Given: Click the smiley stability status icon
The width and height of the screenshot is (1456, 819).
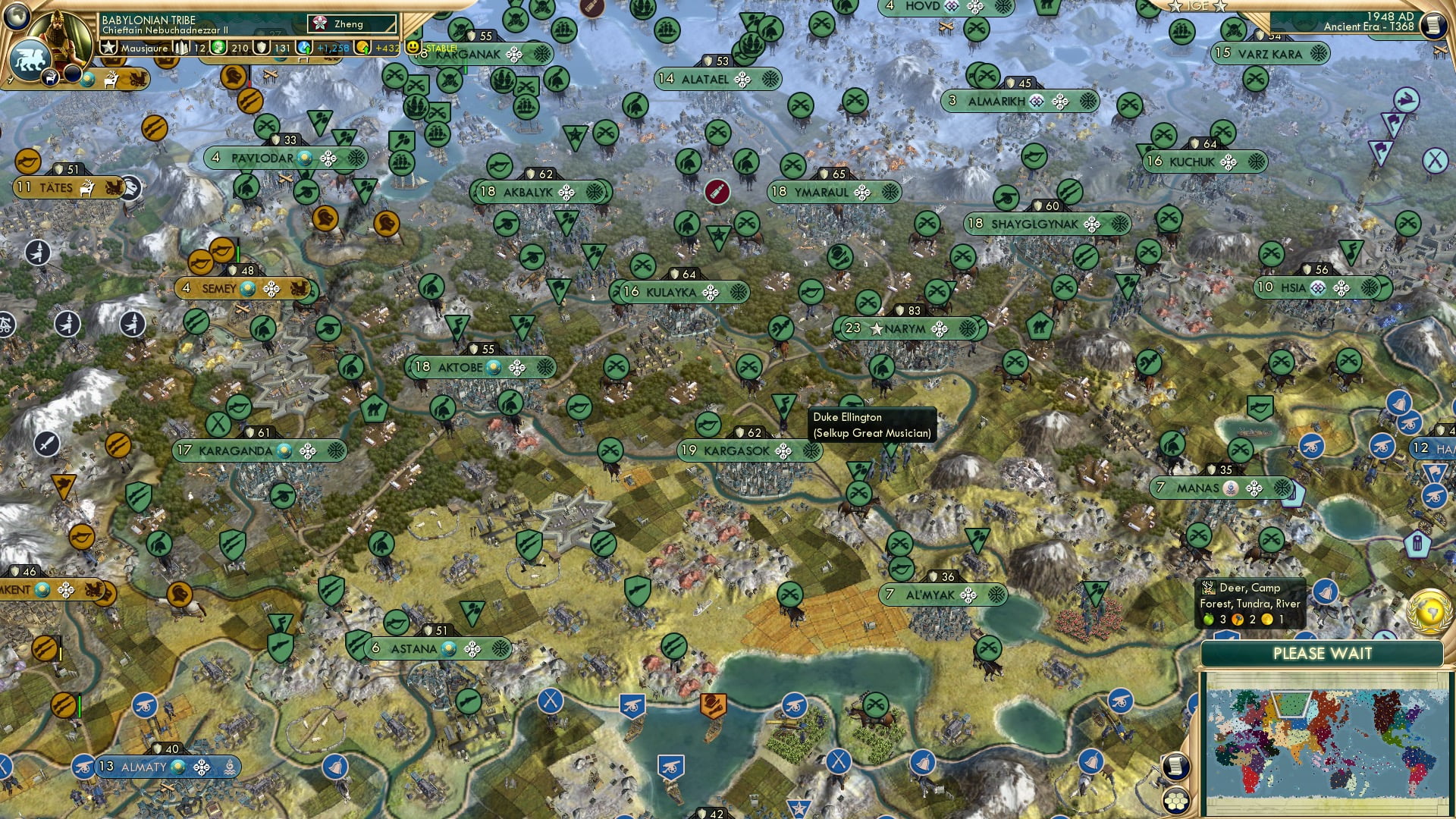Looking at the screenshot, I should coord(413,48).
